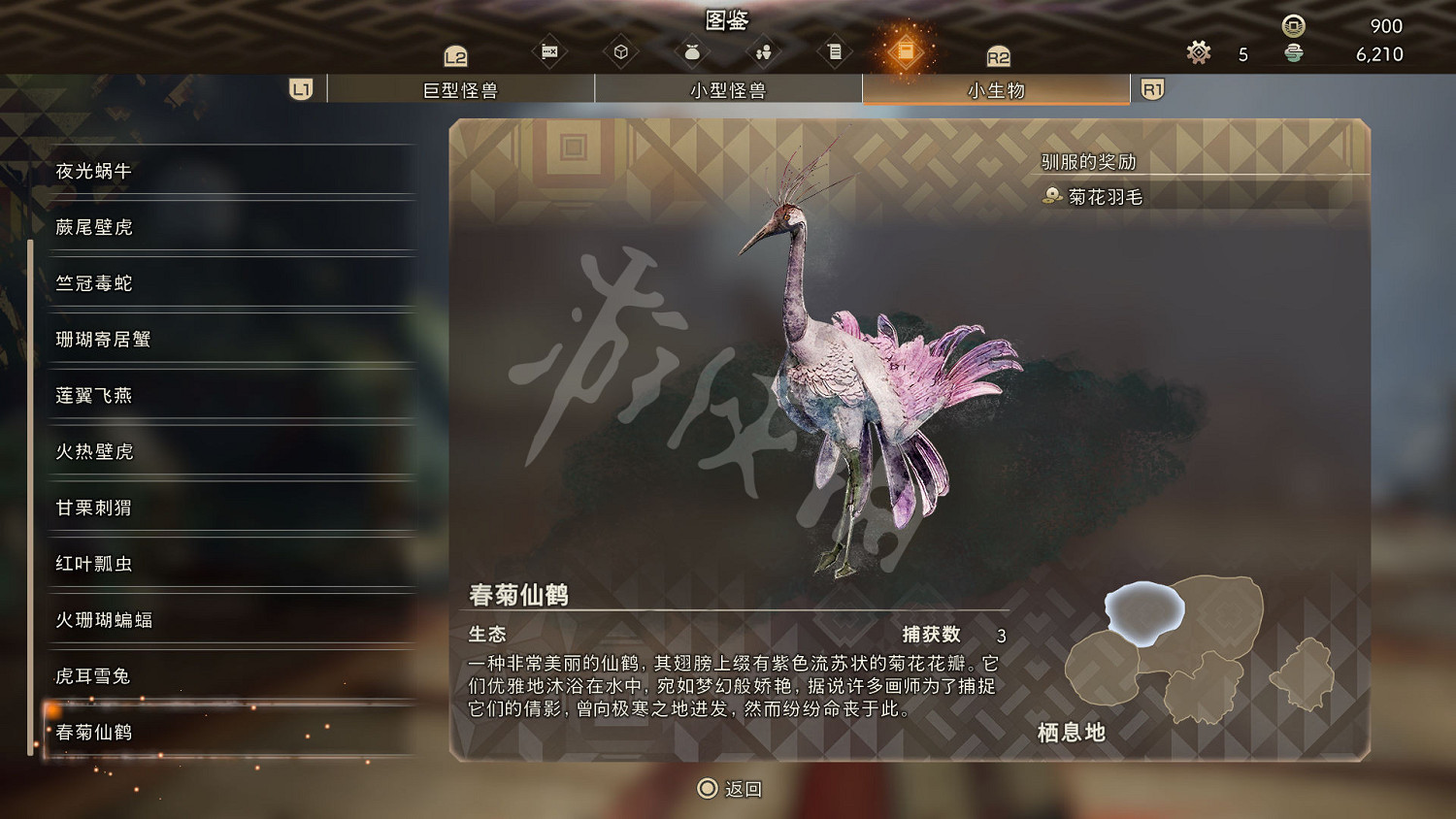The height and width of the screenshot is (819, 1456).
Task: Click the cube icon in the top navigation
Action: 620,50
